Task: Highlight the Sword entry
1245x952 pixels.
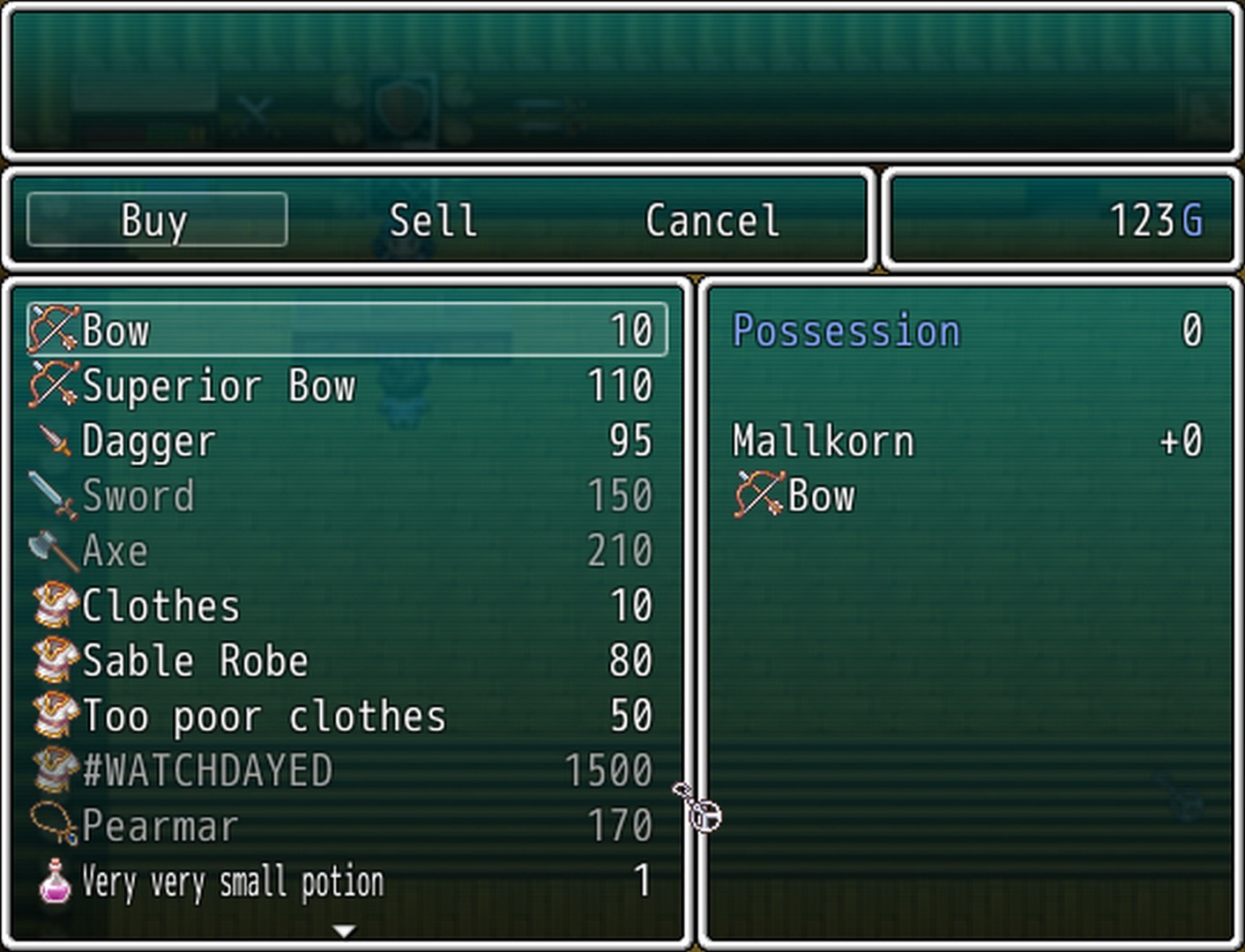Action: (x=347, y=495)
